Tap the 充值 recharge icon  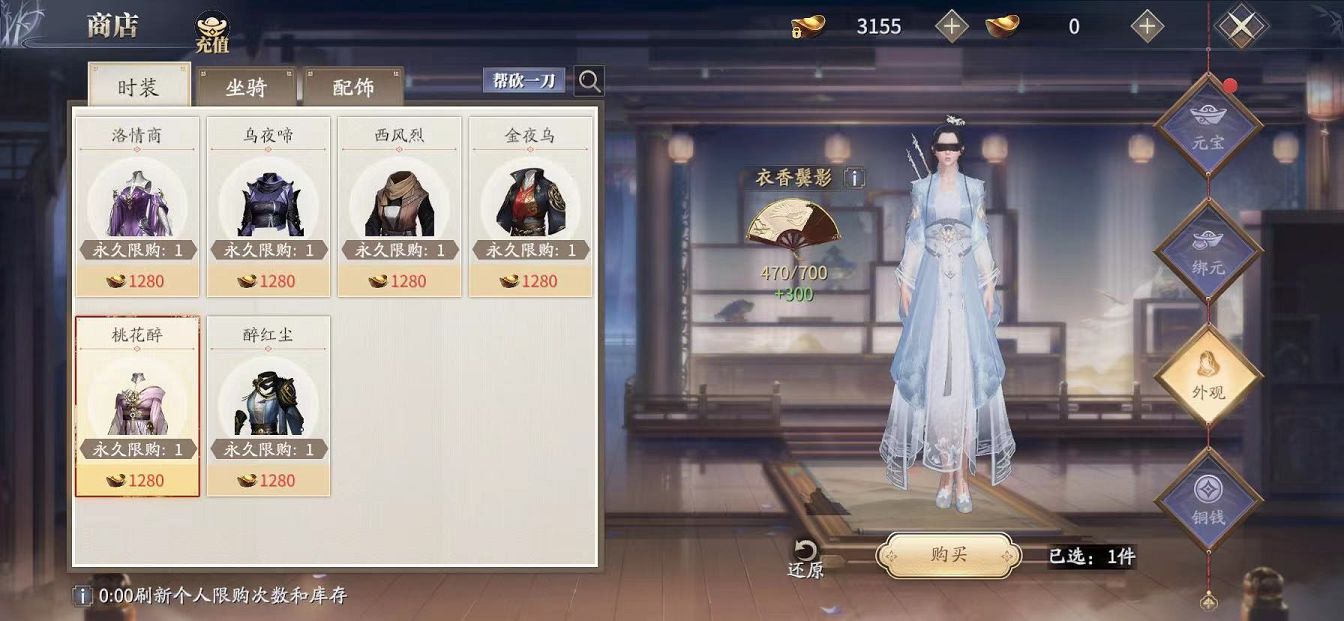click(211, 32)
